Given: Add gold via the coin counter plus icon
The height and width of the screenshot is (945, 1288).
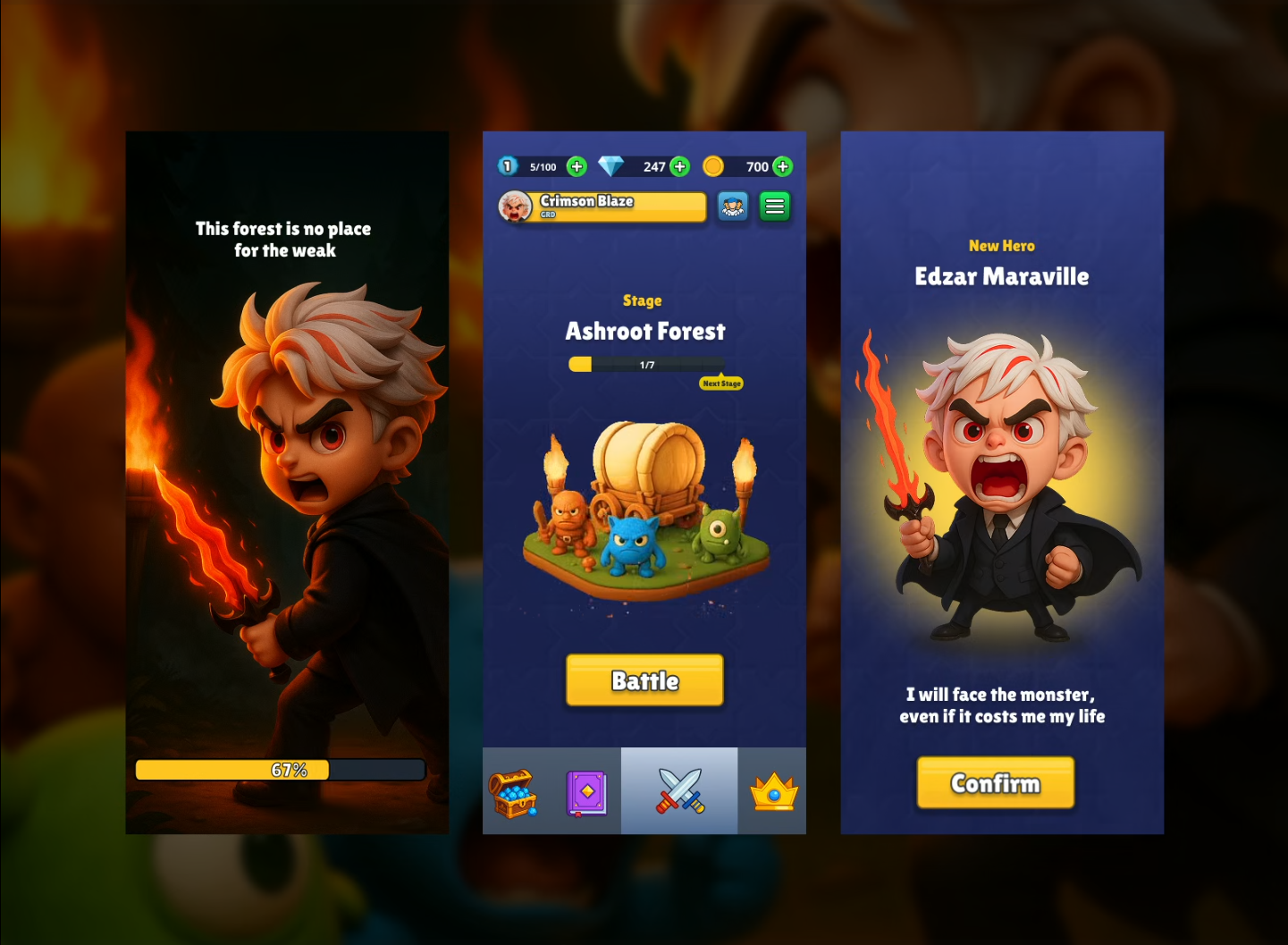Looking at the screenshot, I should tap(783, 166).
